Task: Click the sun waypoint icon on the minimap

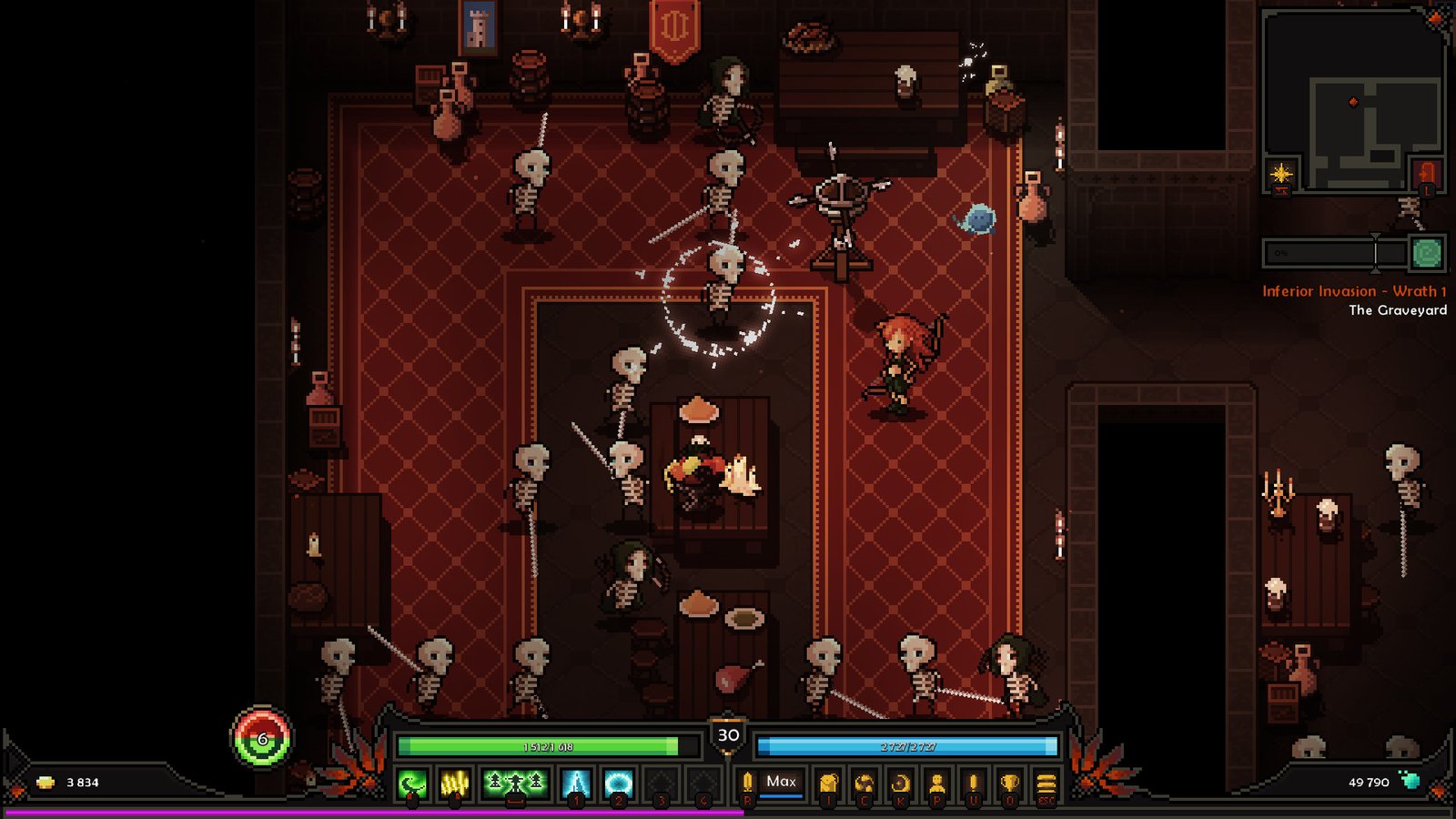Action: [x=1280, y=173]
